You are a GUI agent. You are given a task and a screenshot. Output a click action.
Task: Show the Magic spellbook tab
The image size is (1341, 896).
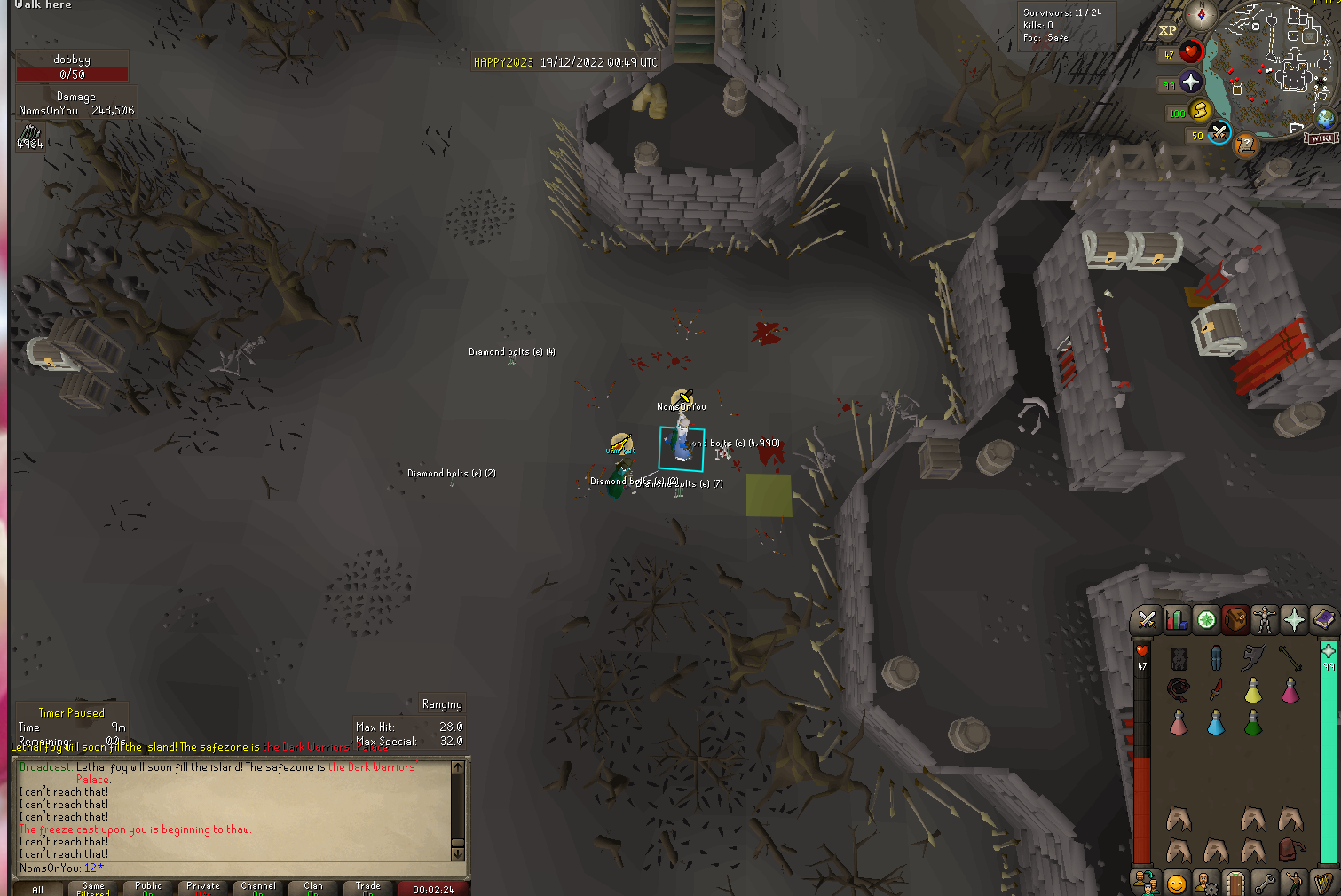[1323, 620]
